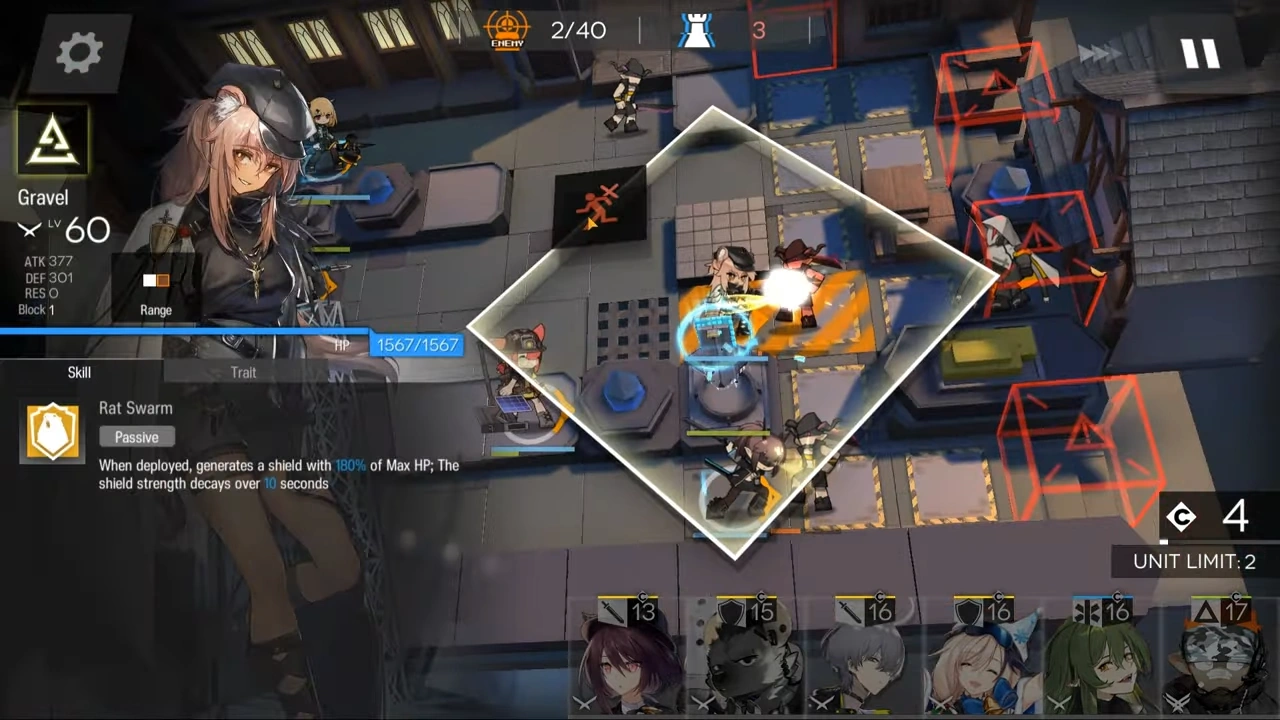The width and height of the screenshot is (1280, 720).
Task: Open the game settings gear
Action: tap(79, 52)
